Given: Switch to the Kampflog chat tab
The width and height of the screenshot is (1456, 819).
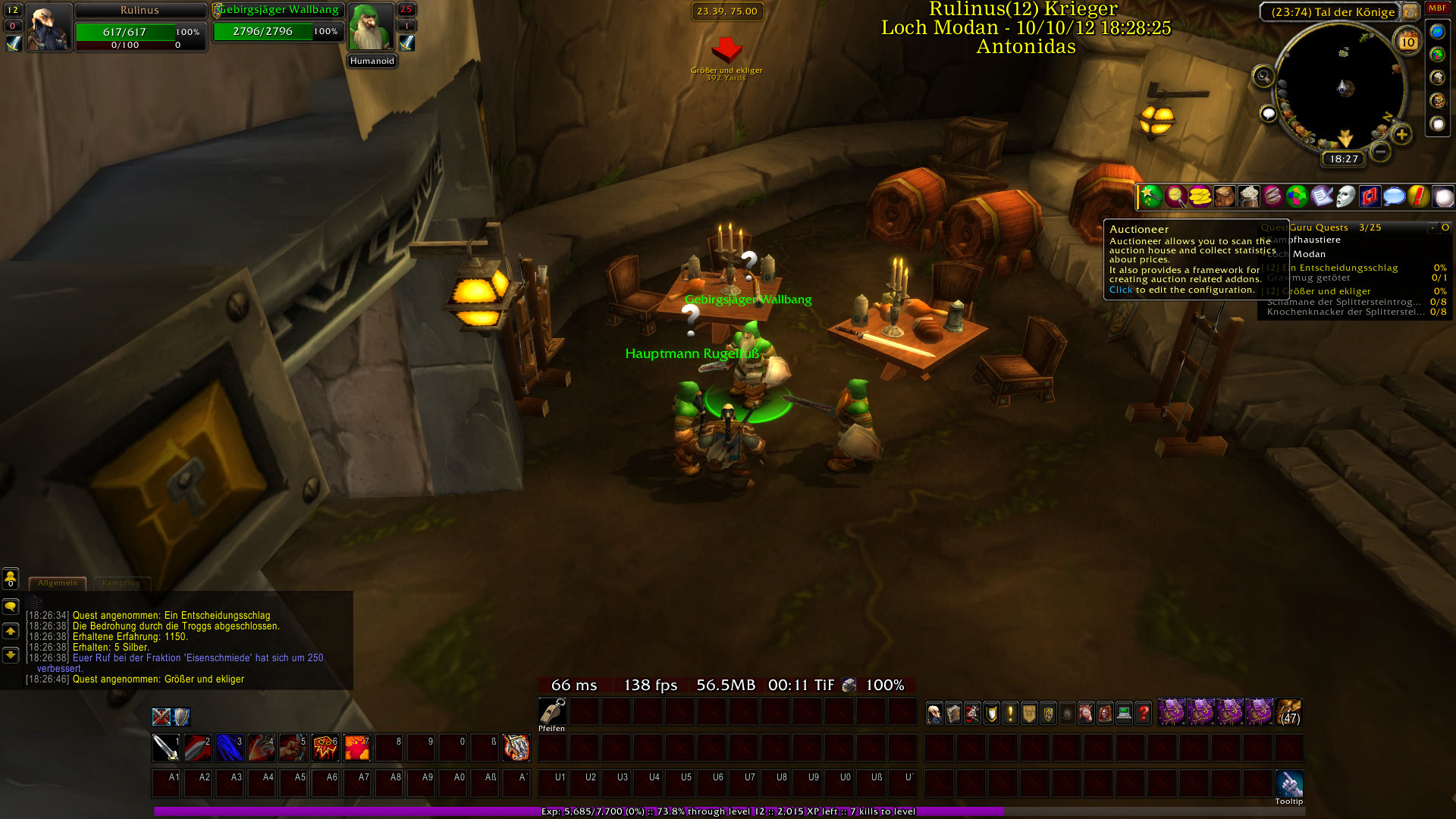Looking at the screenshot, I should [121, 583].
